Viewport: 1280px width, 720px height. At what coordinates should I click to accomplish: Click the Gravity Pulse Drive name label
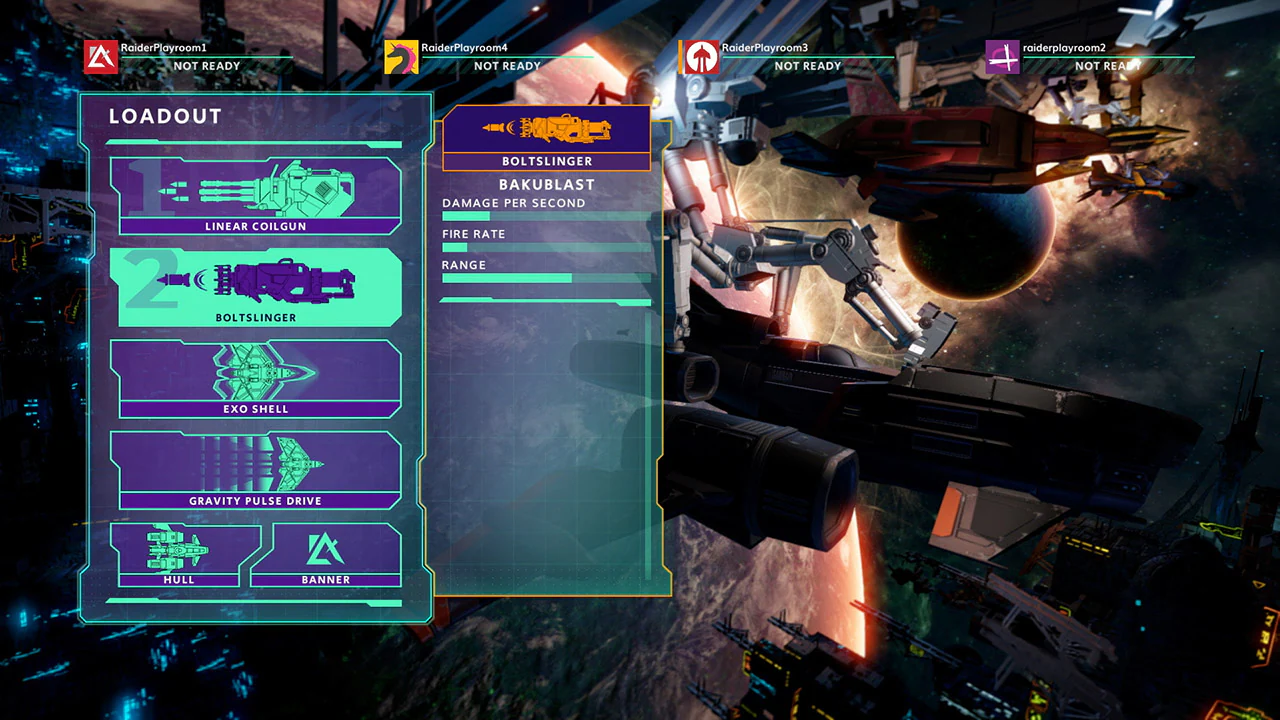pyautogui.click(x=257, y=500)
